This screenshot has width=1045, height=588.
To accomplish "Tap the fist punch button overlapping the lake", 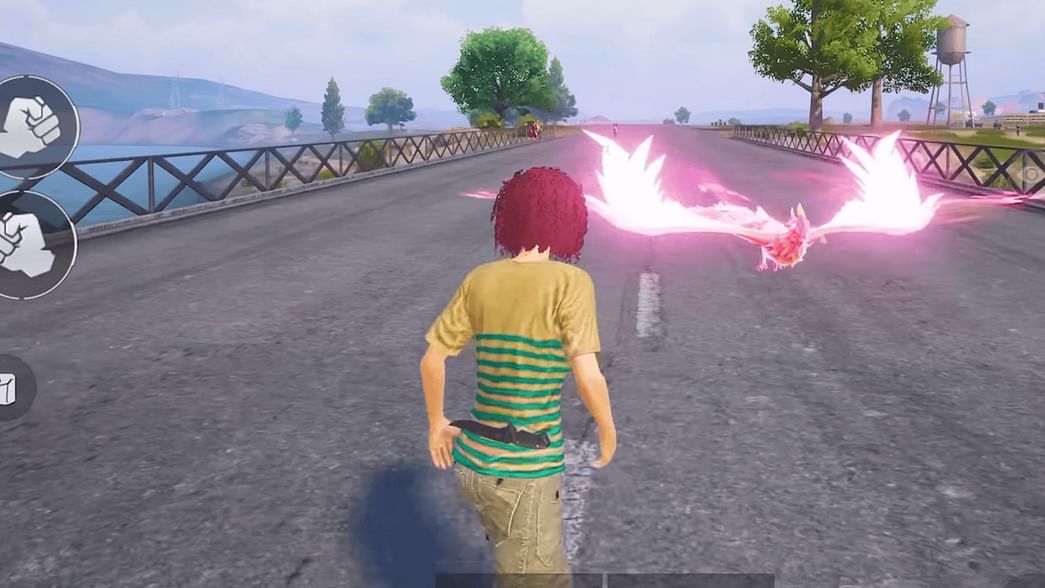I will (32, 127).
